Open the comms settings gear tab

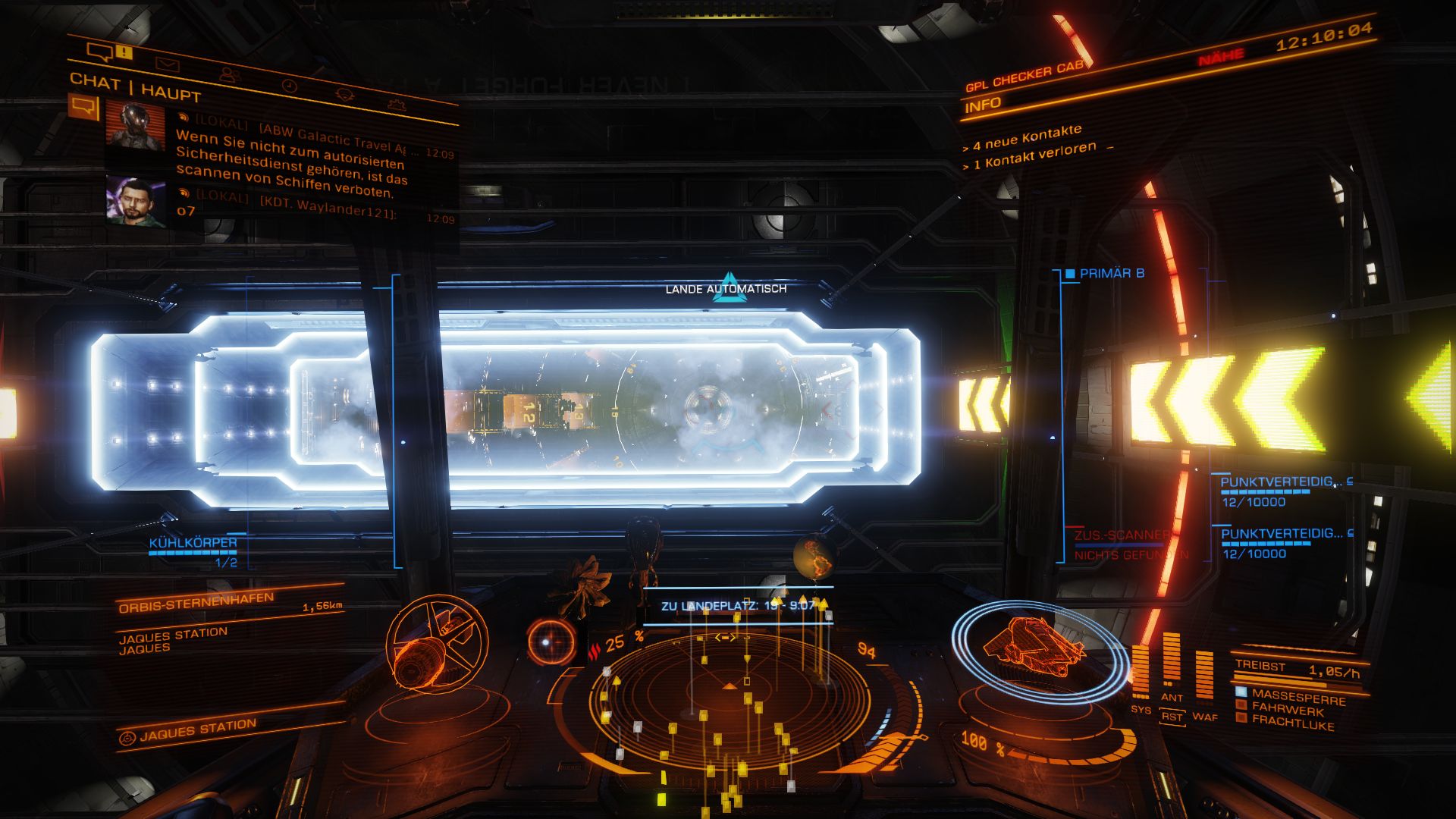pos(395,105)
